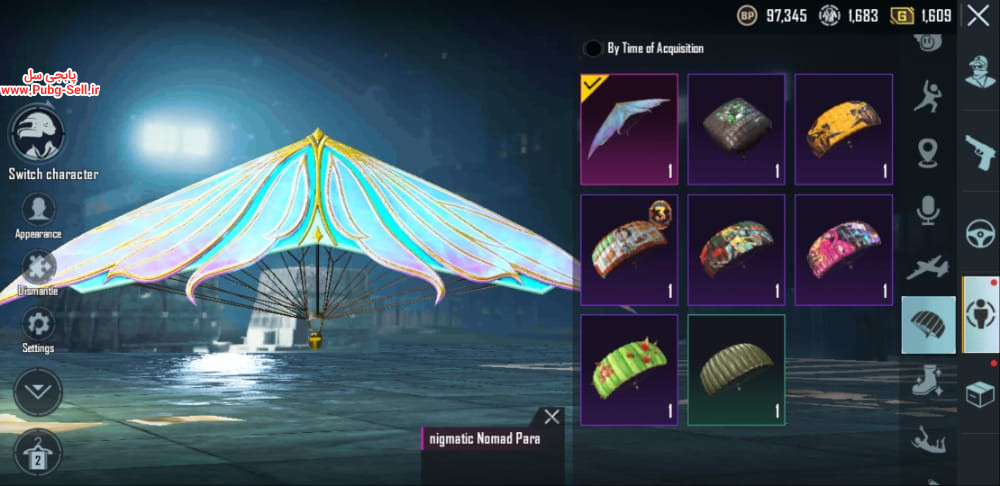Open the pistol weapons tab

(980, 153)
